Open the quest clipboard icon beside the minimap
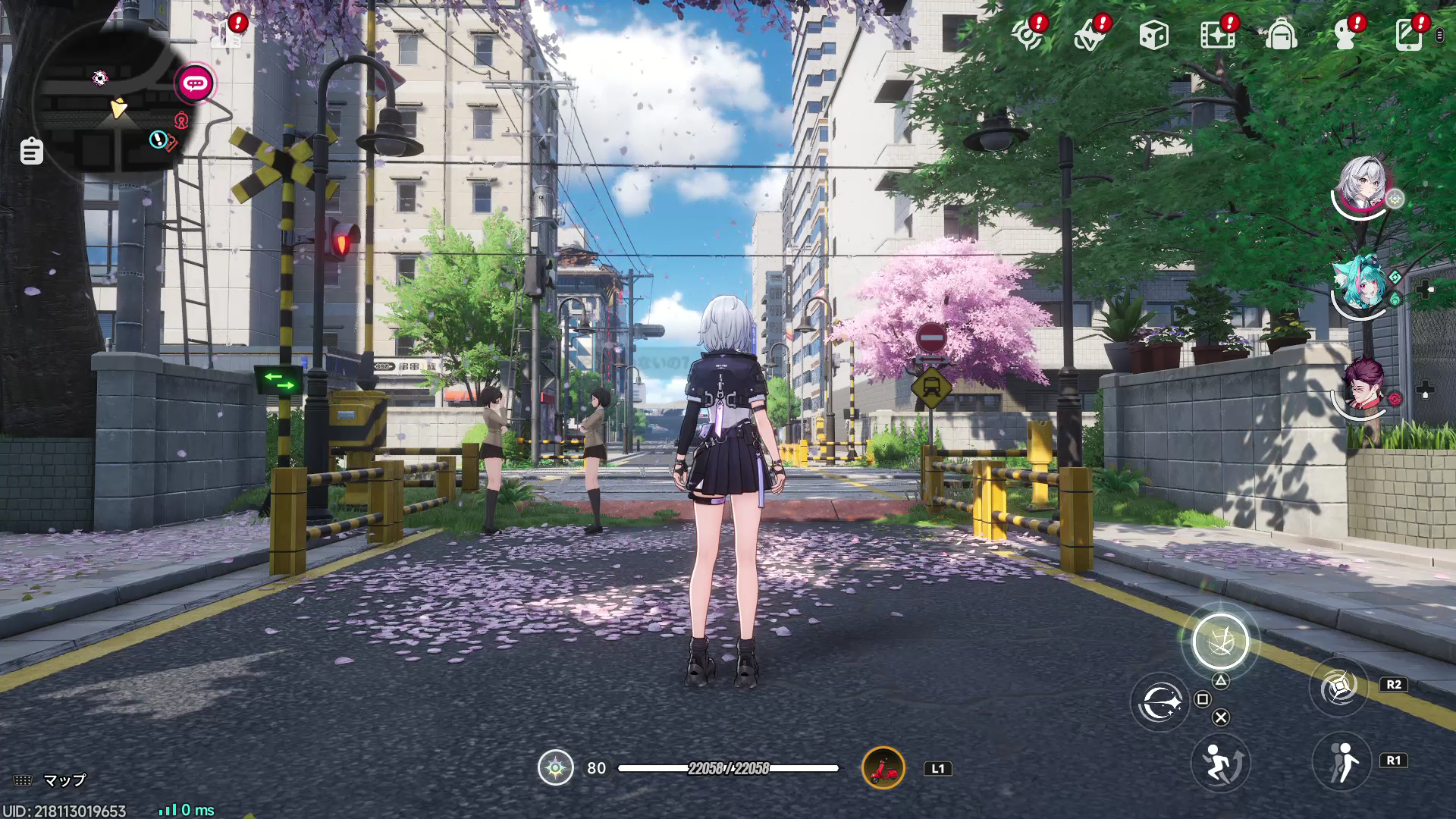Viewport: 1456px width, 819px height. [x=30, y=152]
